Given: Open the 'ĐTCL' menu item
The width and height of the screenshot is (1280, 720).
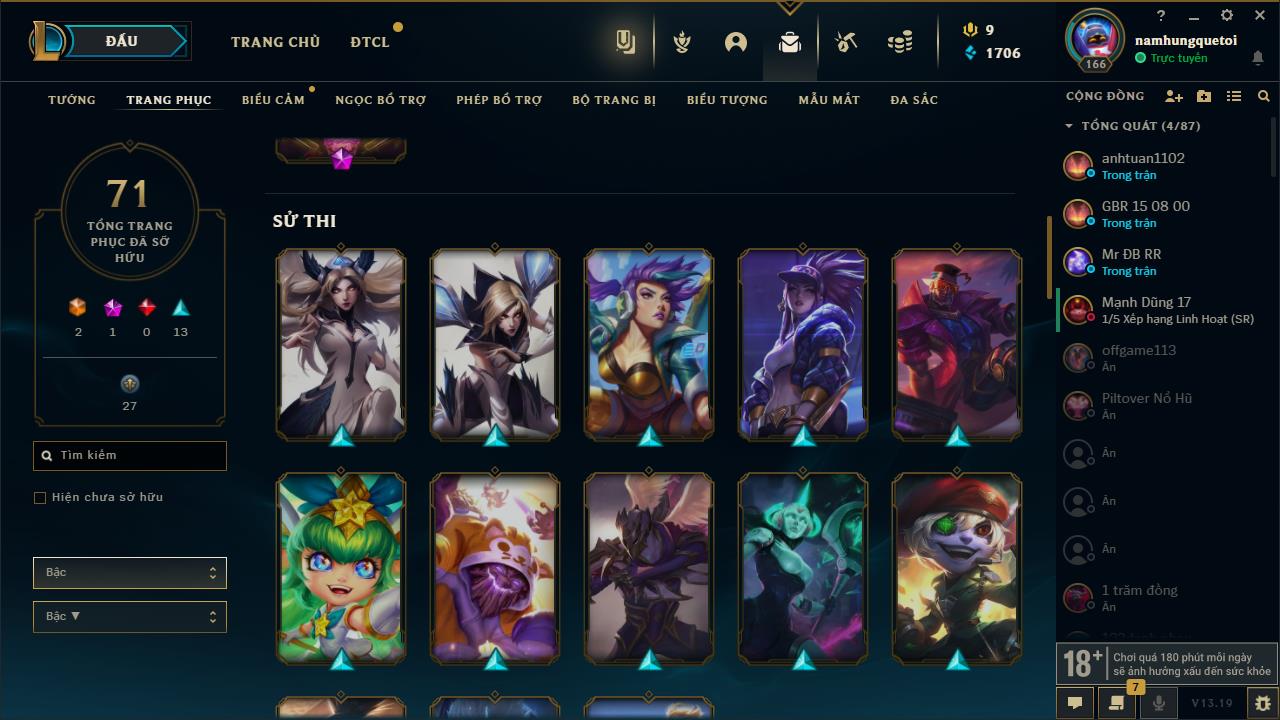Looking at the screenshot, I should pos(369,42).
